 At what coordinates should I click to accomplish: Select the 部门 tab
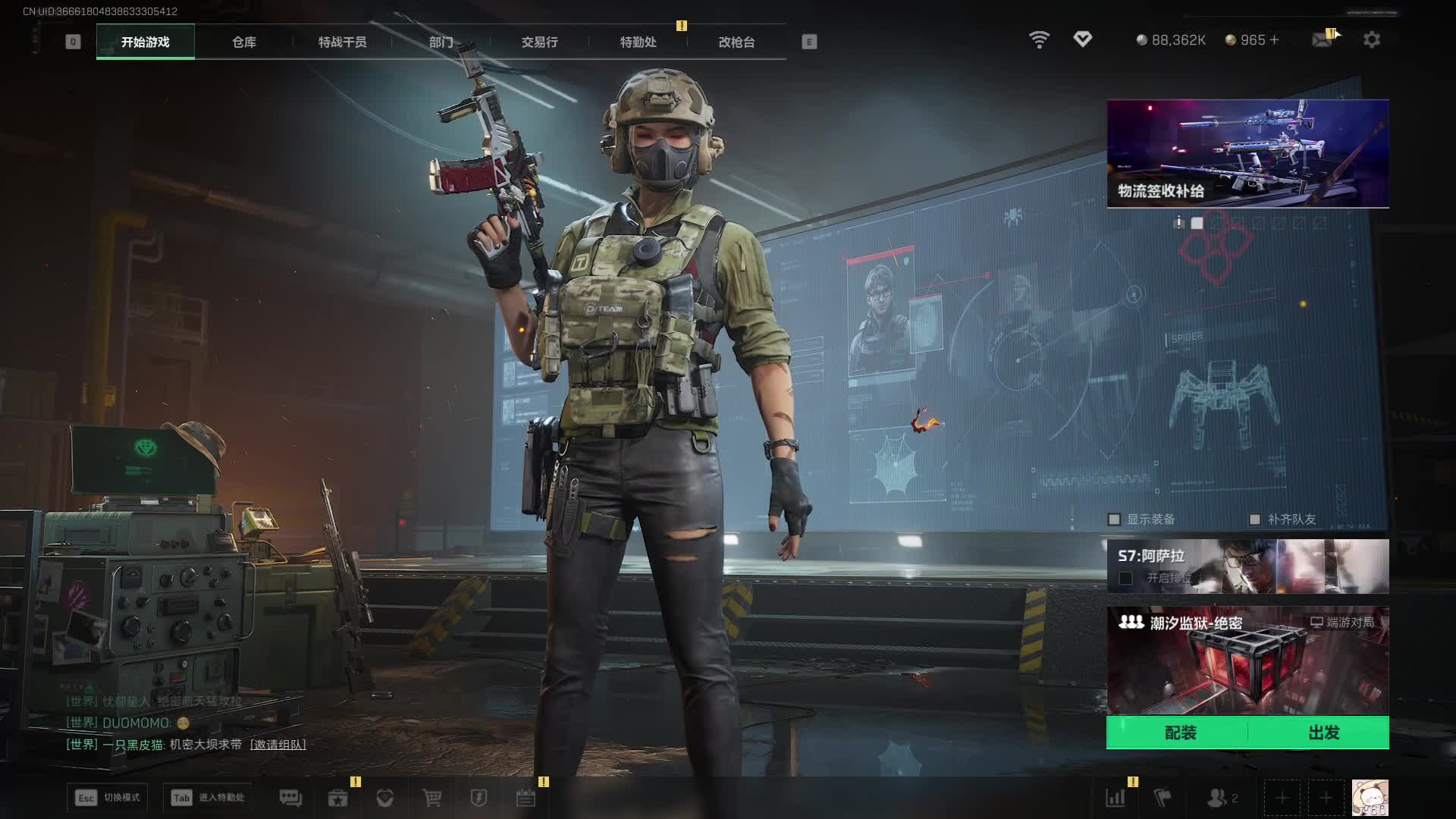pos(441,42)
